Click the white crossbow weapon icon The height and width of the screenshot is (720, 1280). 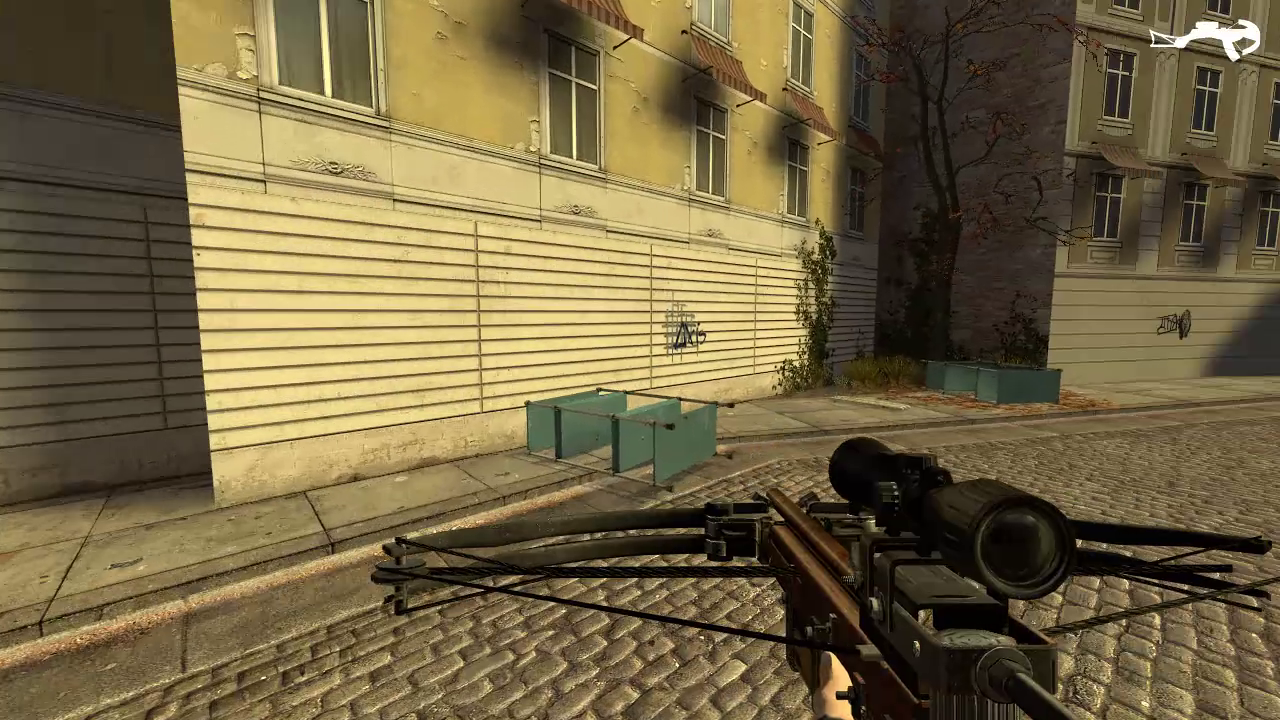[1204, 40]
